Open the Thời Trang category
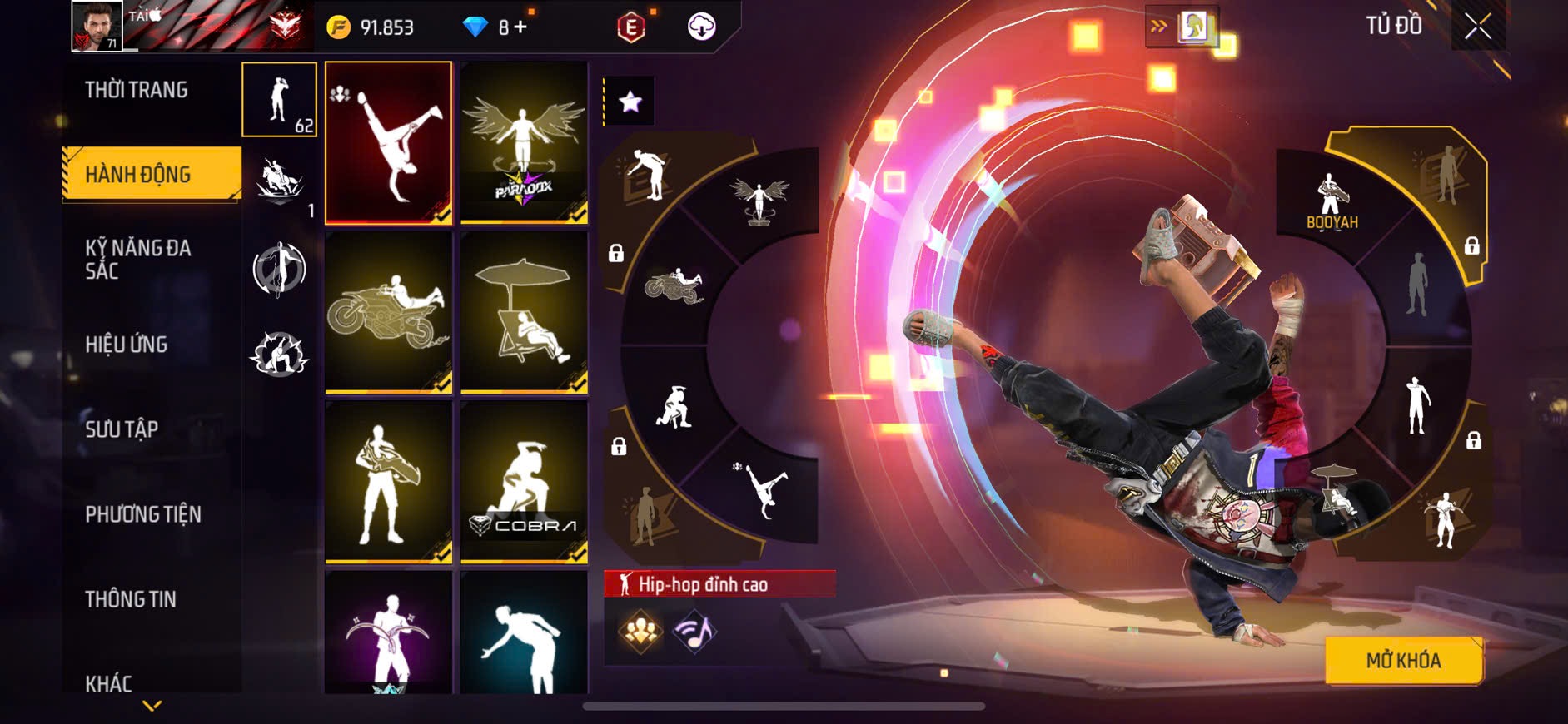Image resolution: width=1568 pixels, height=724 pixels. [x=137, y=90]
